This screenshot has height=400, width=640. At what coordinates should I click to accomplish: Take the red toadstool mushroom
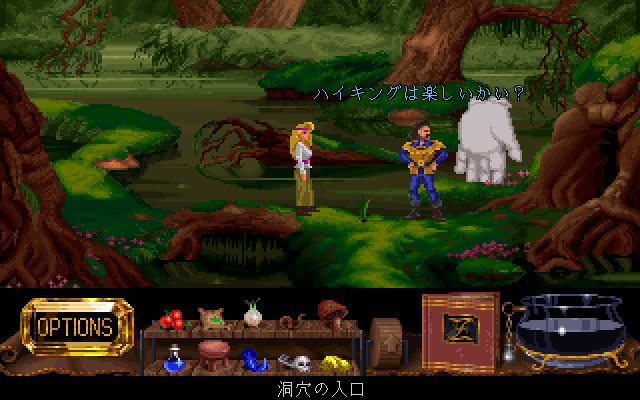331,315
